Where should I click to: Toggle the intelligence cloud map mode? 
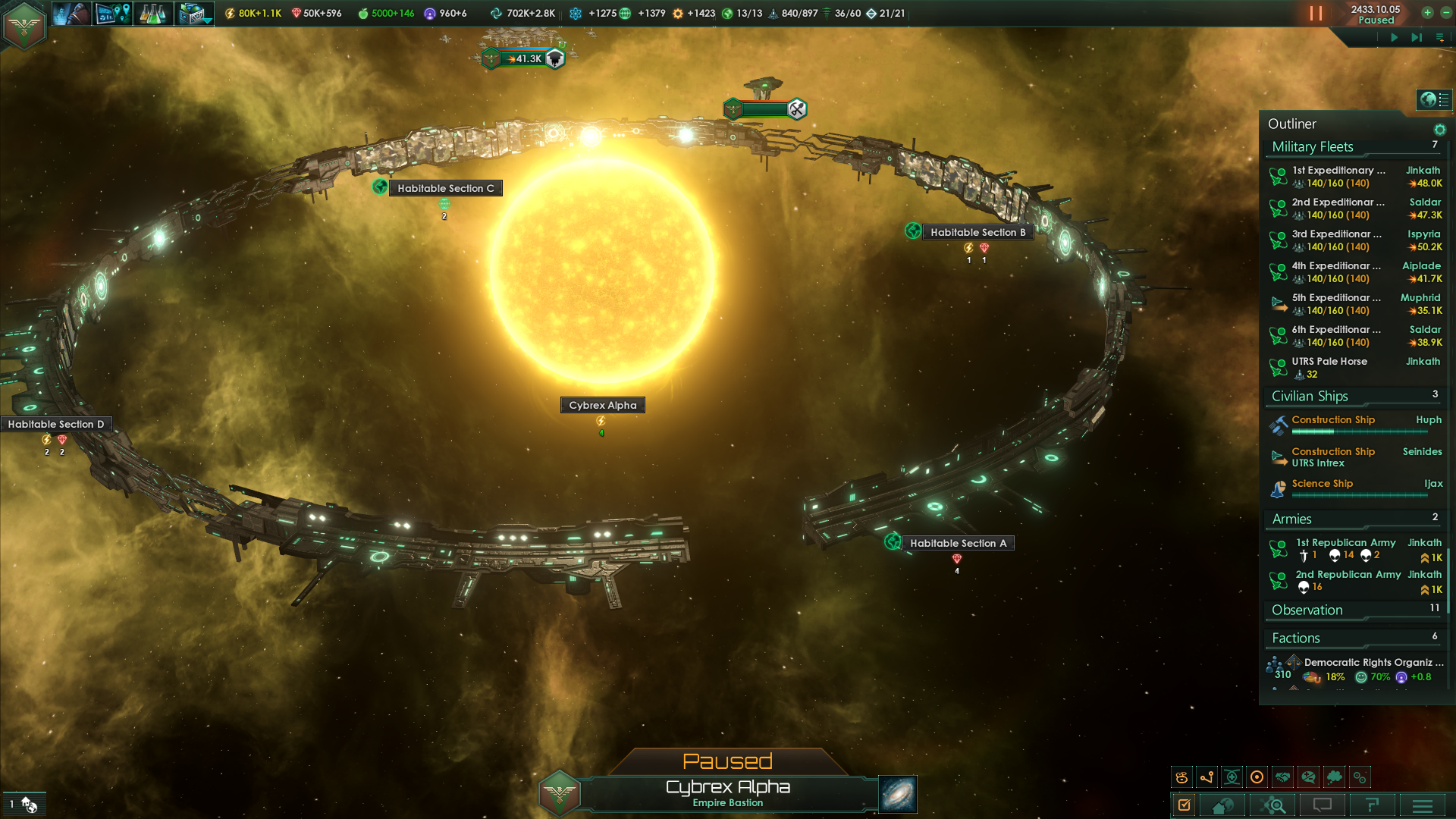coord(1333,777)
